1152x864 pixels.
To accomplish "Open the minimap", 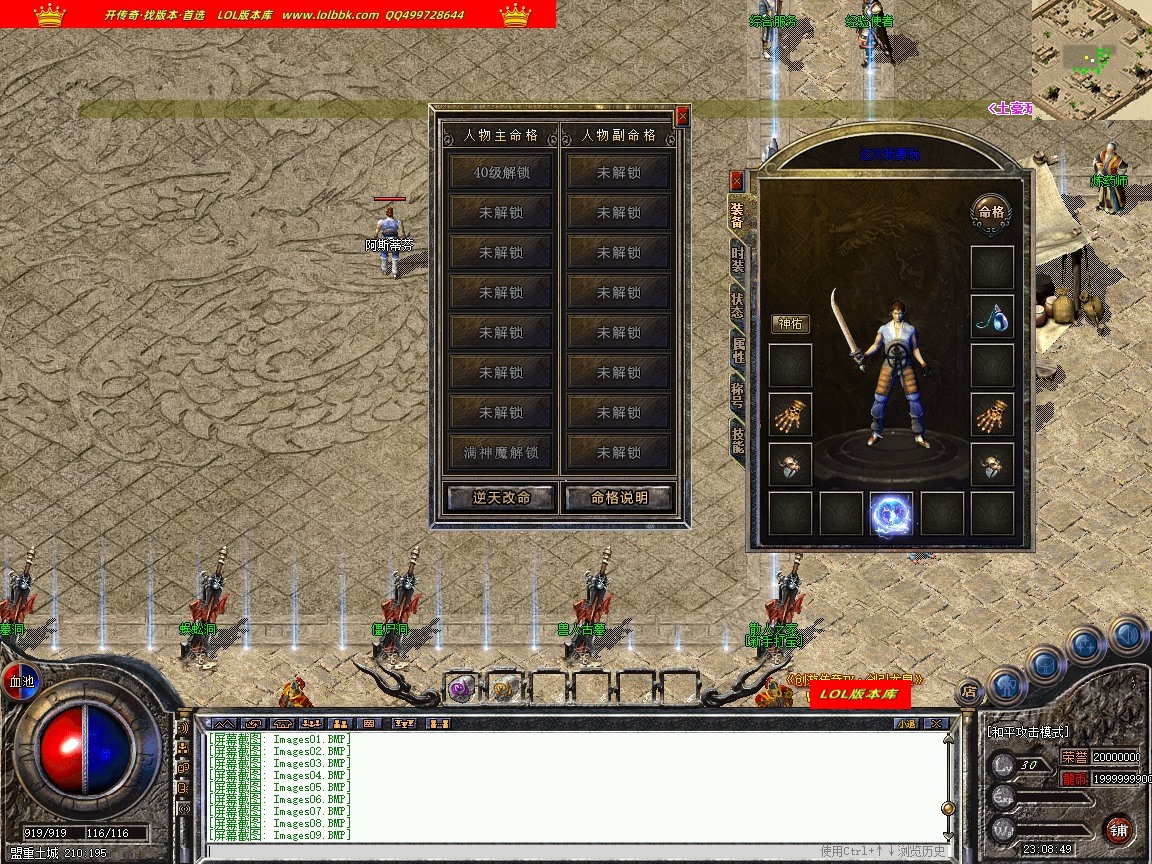I will click(1092, 59).
